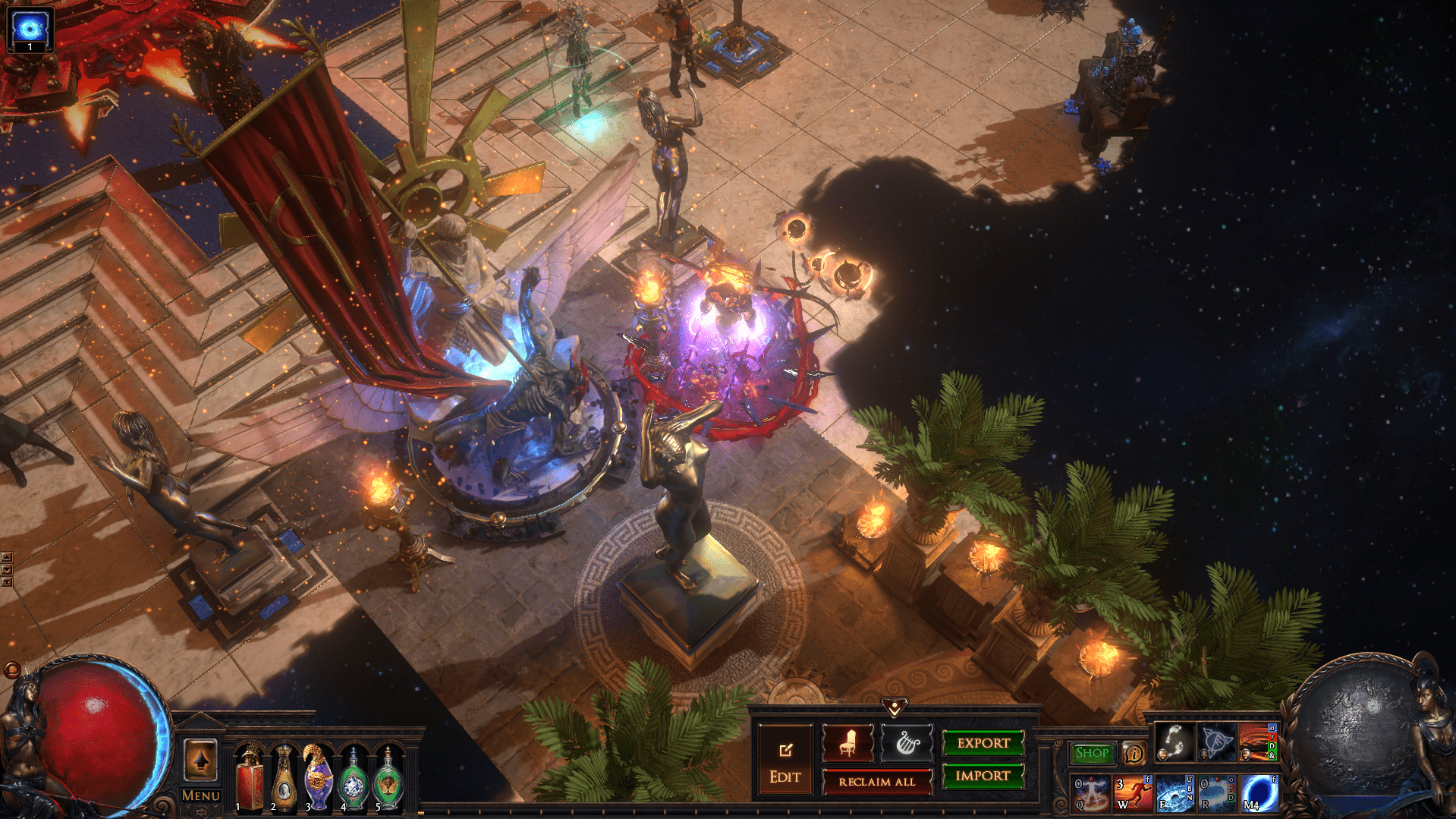1456x819 pixels.
Task: Activate the blue portal skill on M4
Action: coord(1259,792)
